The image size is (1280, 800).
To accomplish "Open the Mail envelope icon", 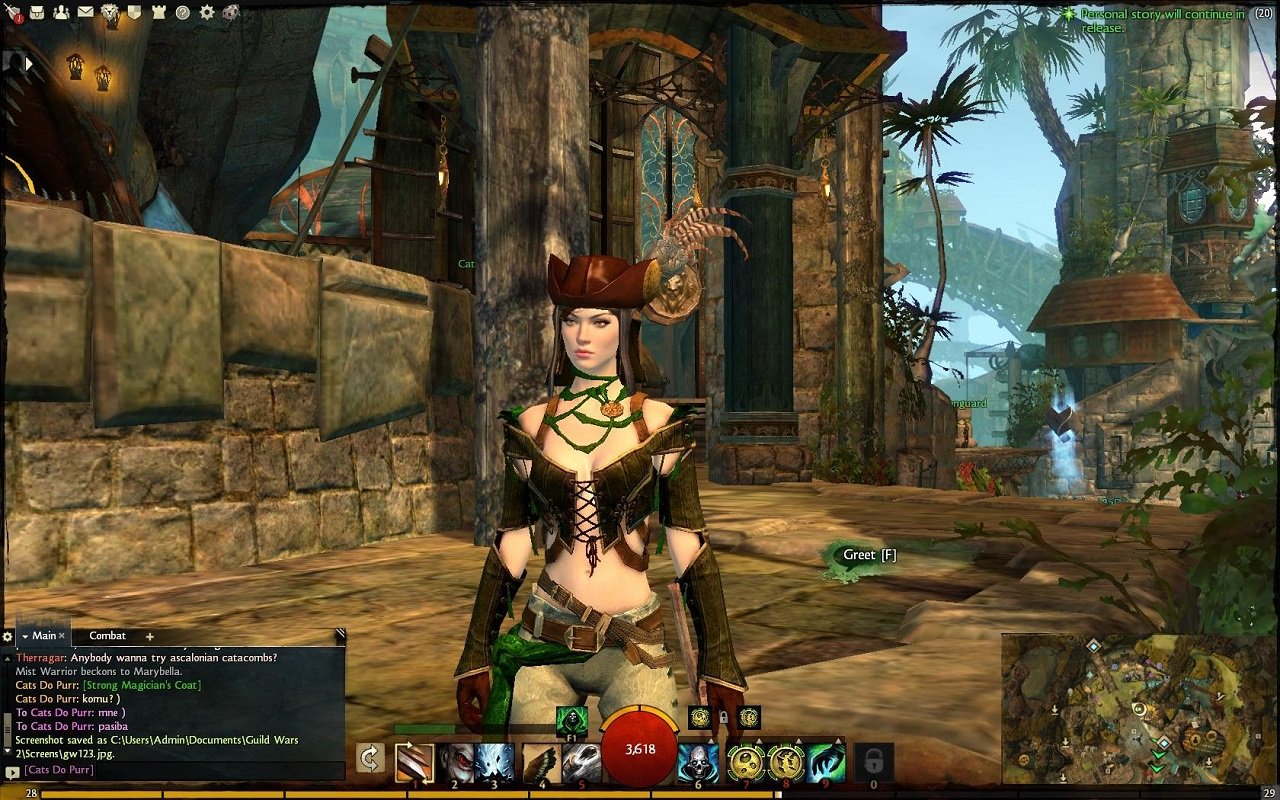I will tap(85, 11).
